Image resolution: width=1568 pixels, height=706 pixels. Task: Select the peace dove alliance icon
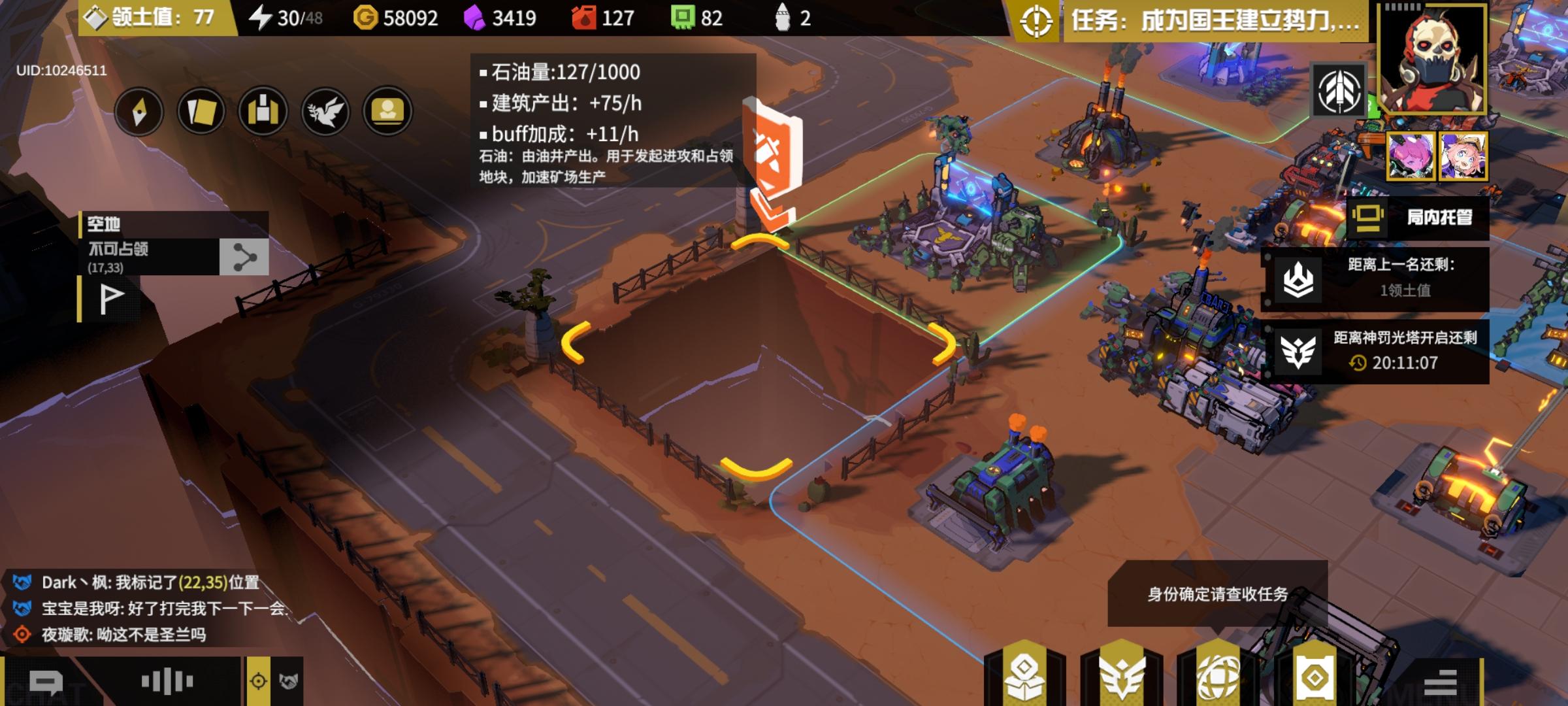tap(325, 112)
